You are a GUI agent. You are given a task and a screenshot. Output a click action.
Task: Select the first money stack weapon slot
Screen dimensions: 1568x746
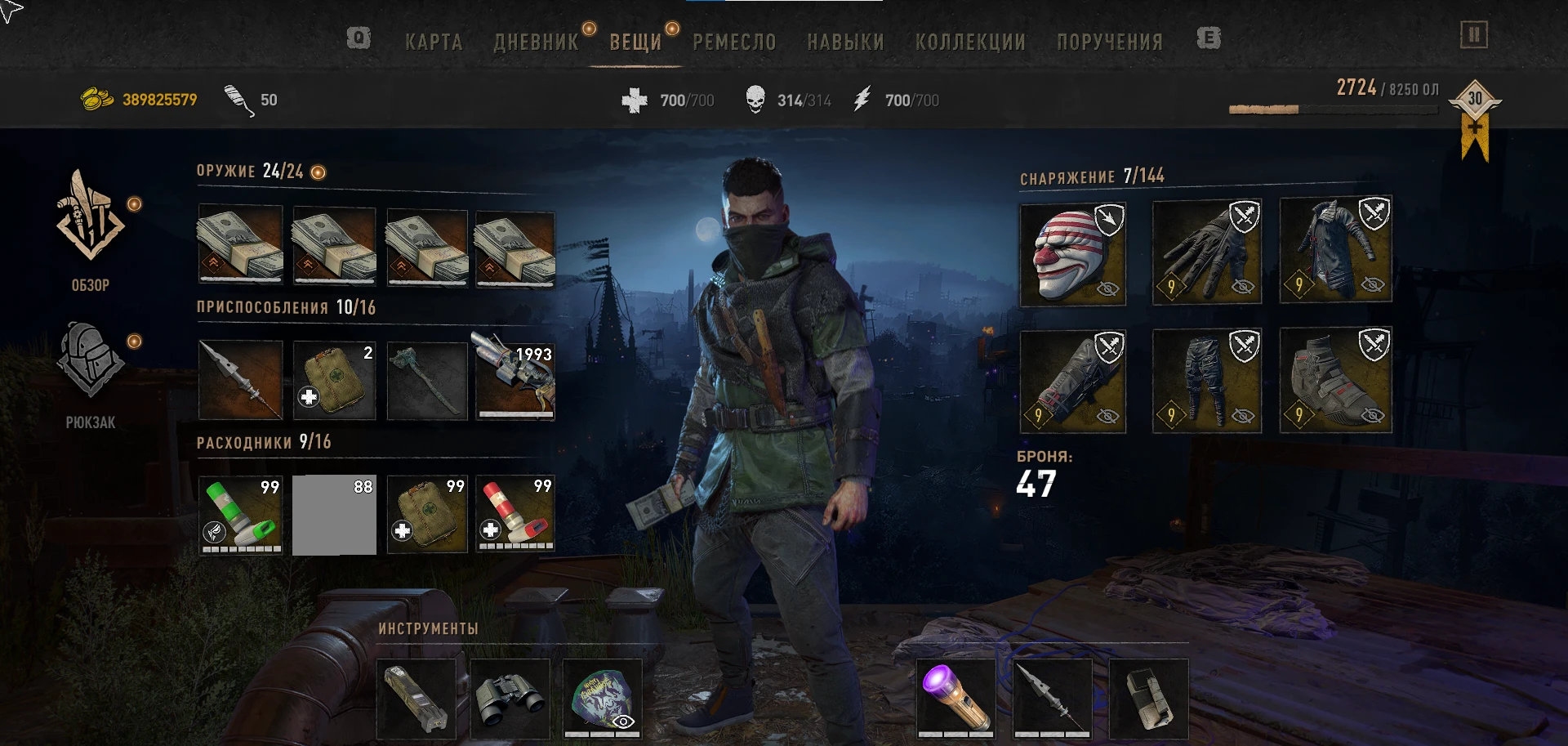[240, 245]
